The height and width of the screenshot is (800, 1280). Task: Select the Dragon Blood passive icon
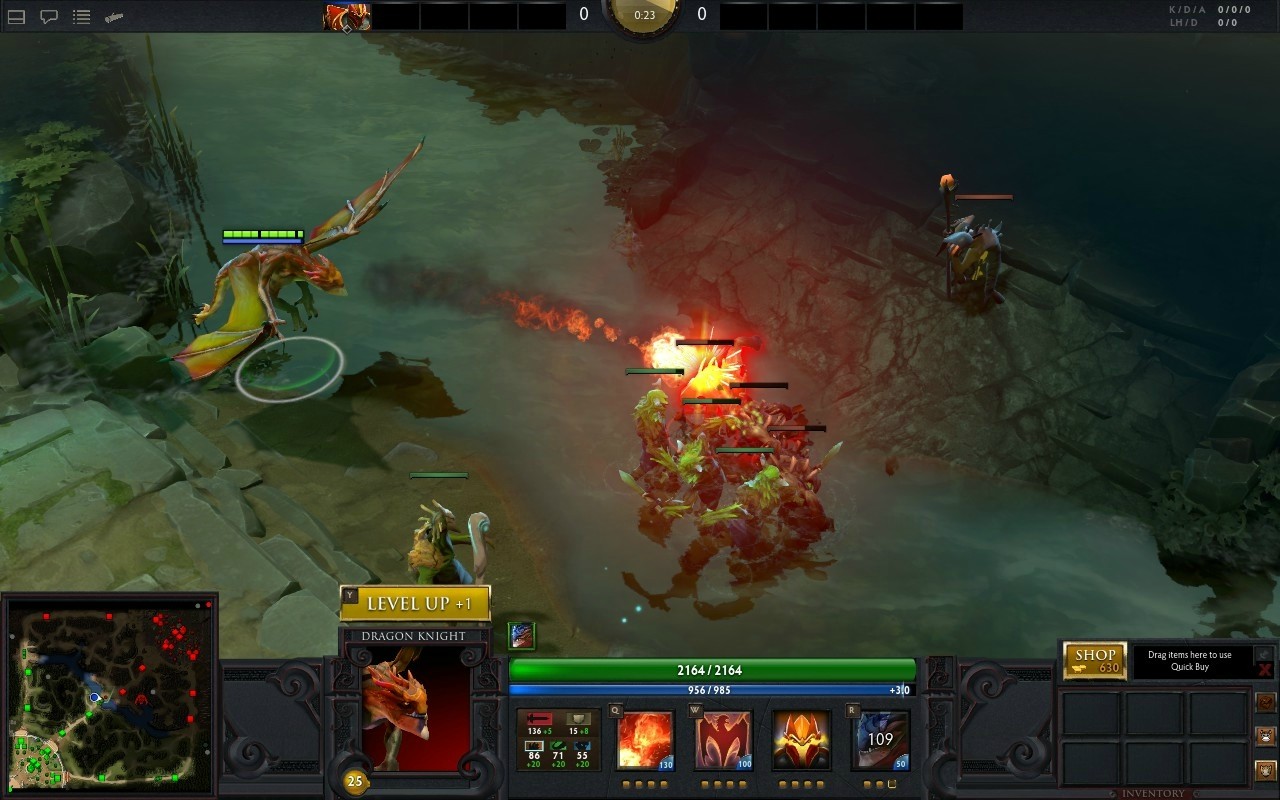(x=801, y=740)
